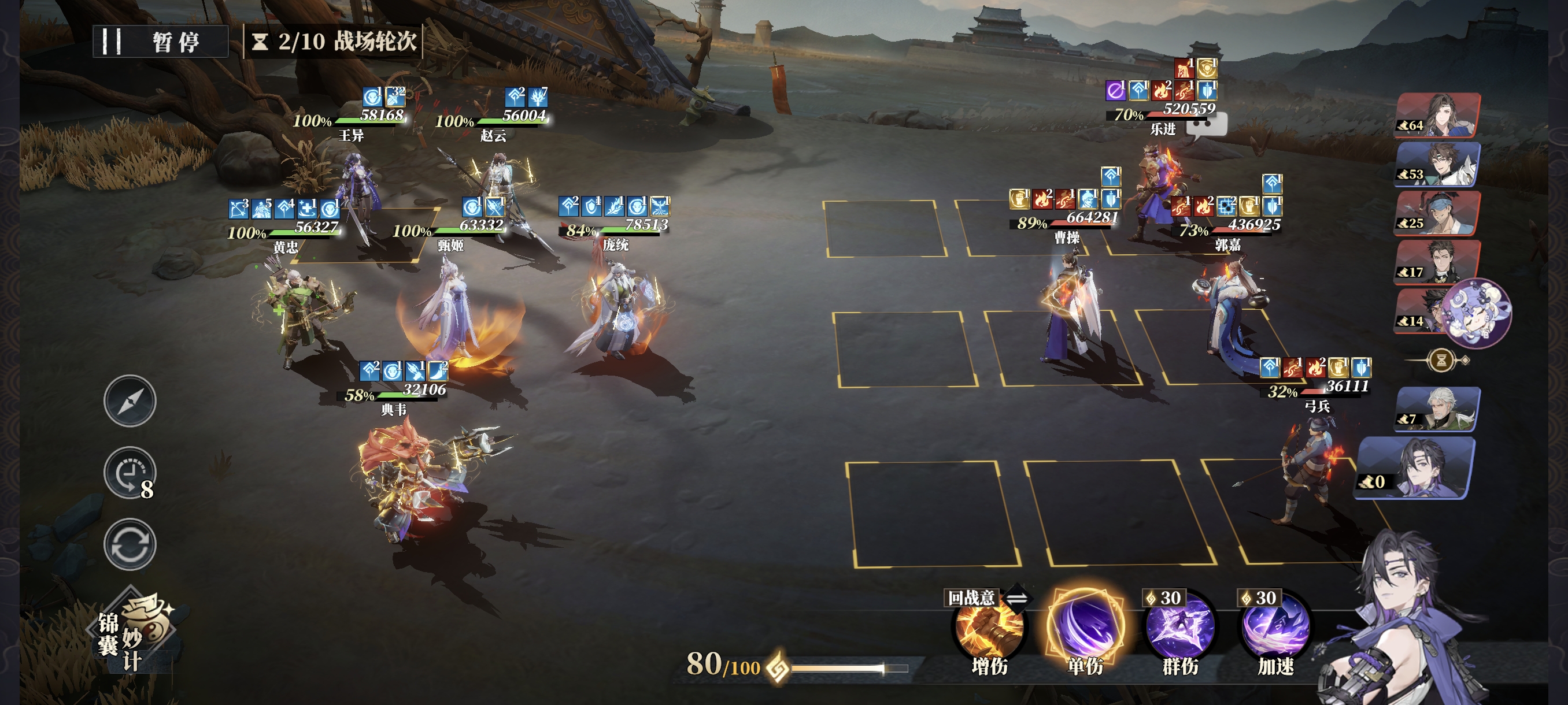Choose turn-order portrait with speed 53

(x=1438, y=164)
